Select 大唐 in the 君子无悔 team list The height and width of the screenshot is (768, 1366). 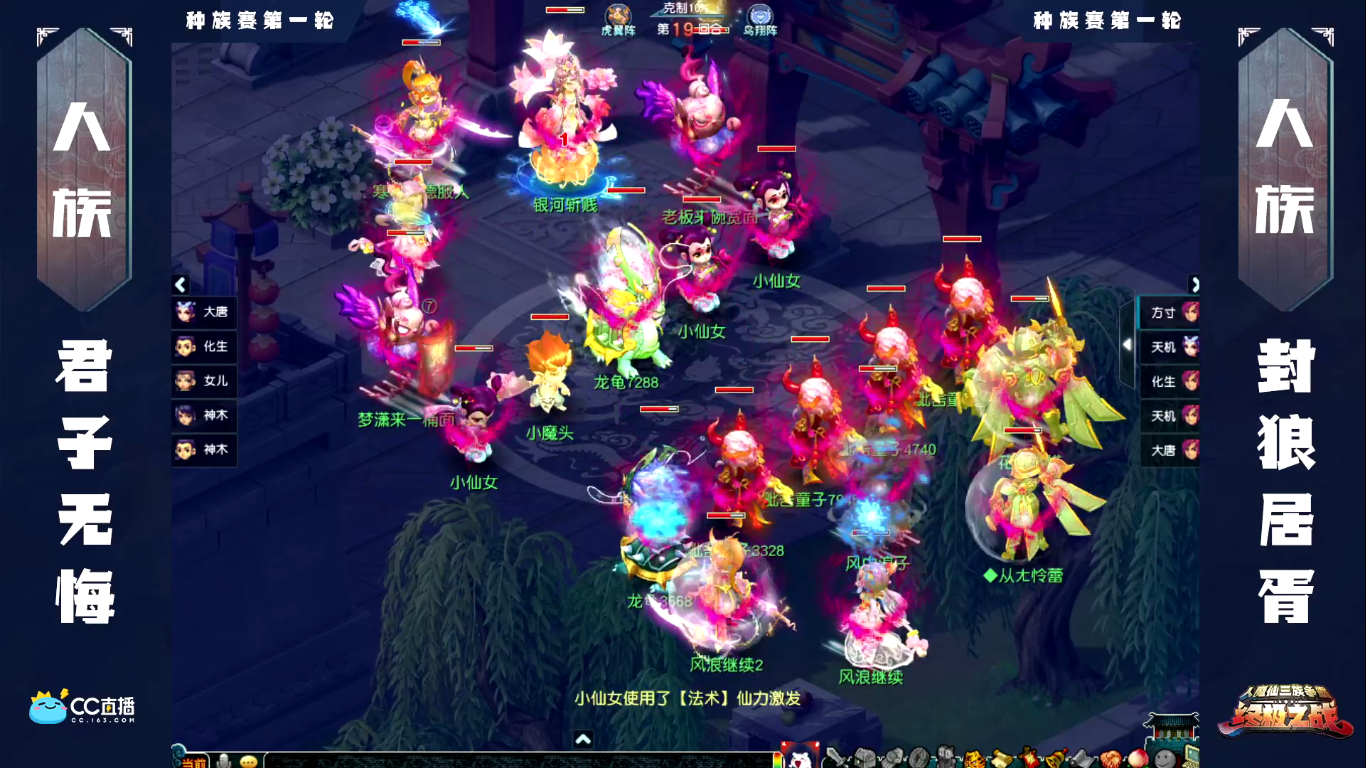(204, 312)
